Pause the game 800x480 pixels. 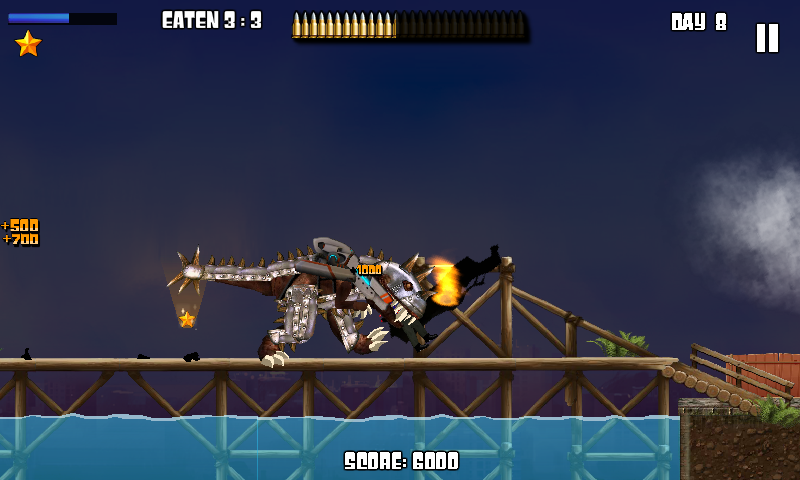[x=767, y=38]
